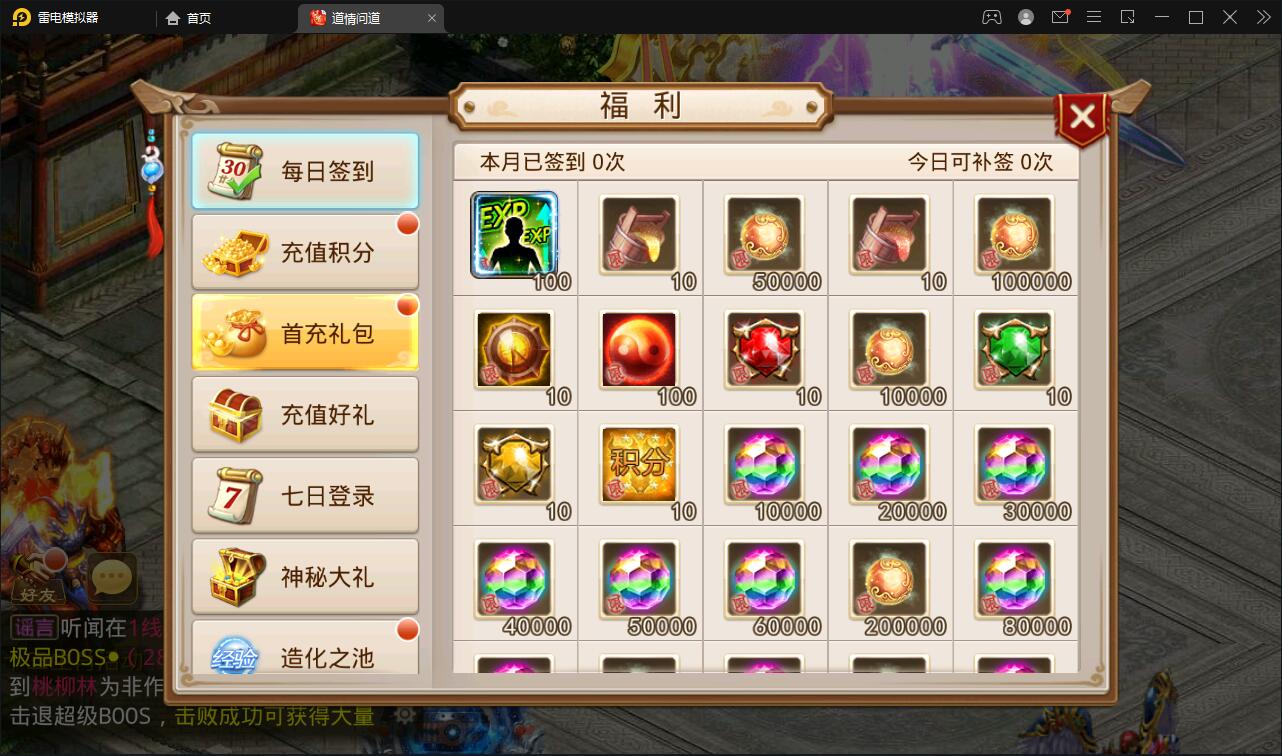Claim the EXP experience pill reward

click(x=514, y=236)
